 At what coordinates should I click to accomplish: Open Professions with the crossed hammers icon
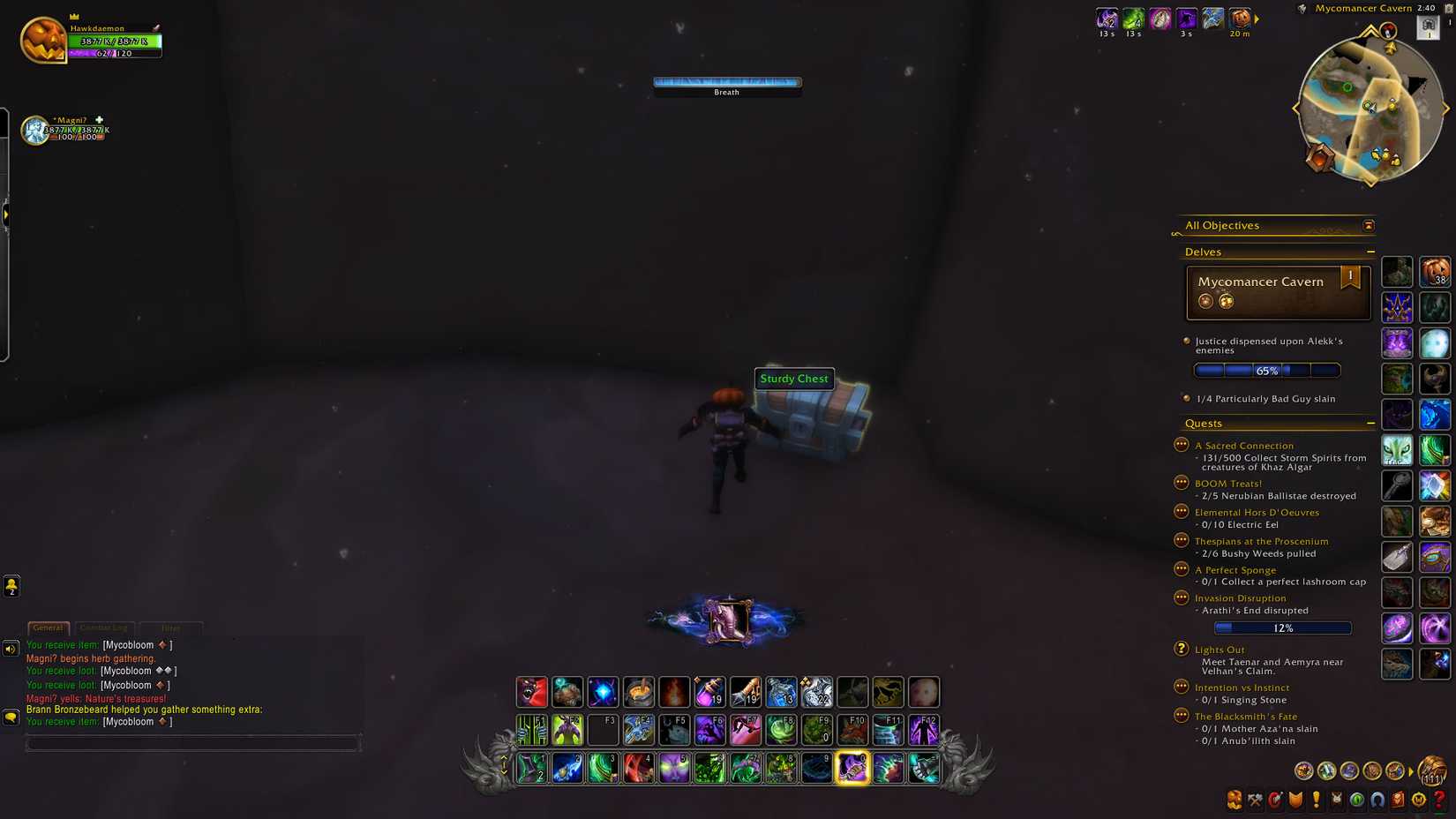coord(1255,800)
